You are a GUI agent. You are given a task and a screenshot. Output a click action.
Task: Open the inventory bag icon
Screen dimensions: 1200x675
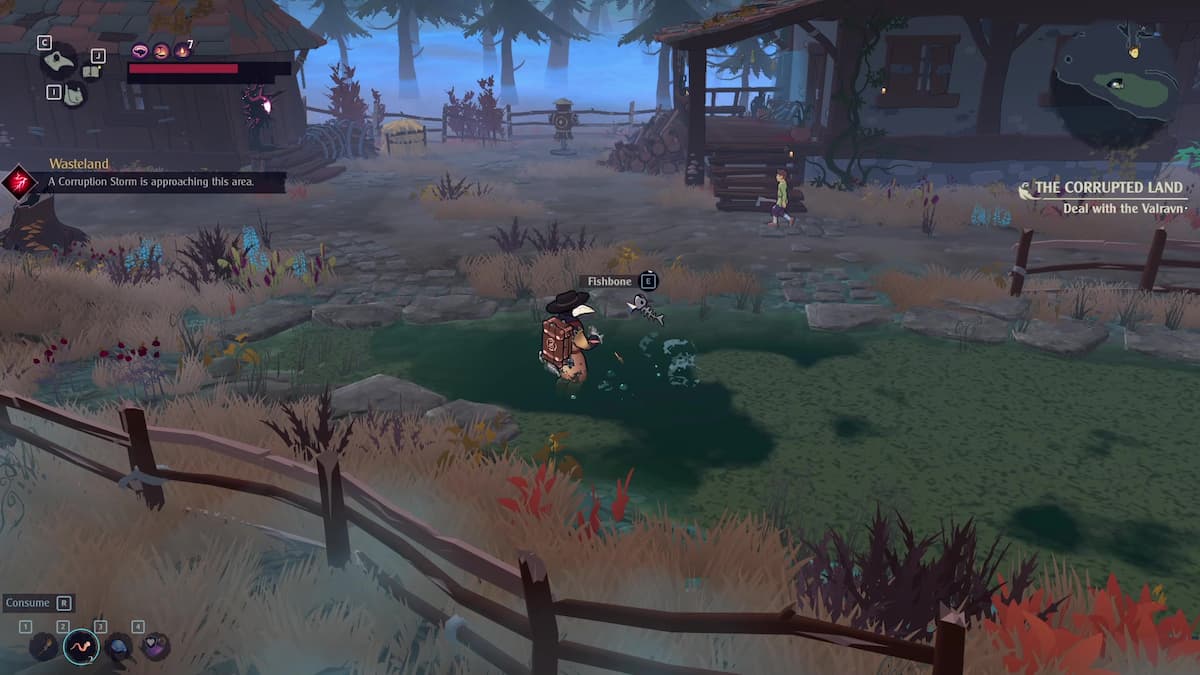pyautogui.click(x=73, y=94)
